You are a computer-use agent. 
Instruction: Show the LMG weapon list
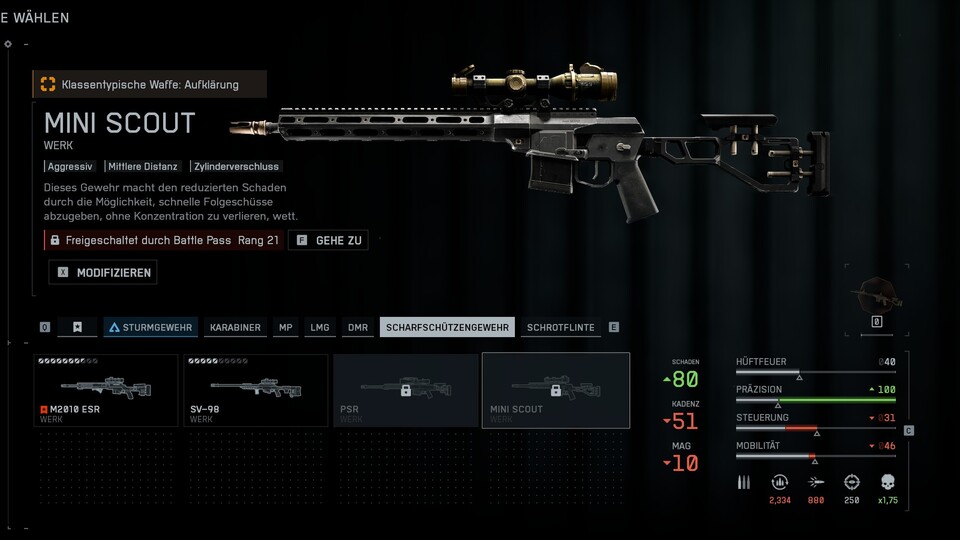[x=320, y=327]
